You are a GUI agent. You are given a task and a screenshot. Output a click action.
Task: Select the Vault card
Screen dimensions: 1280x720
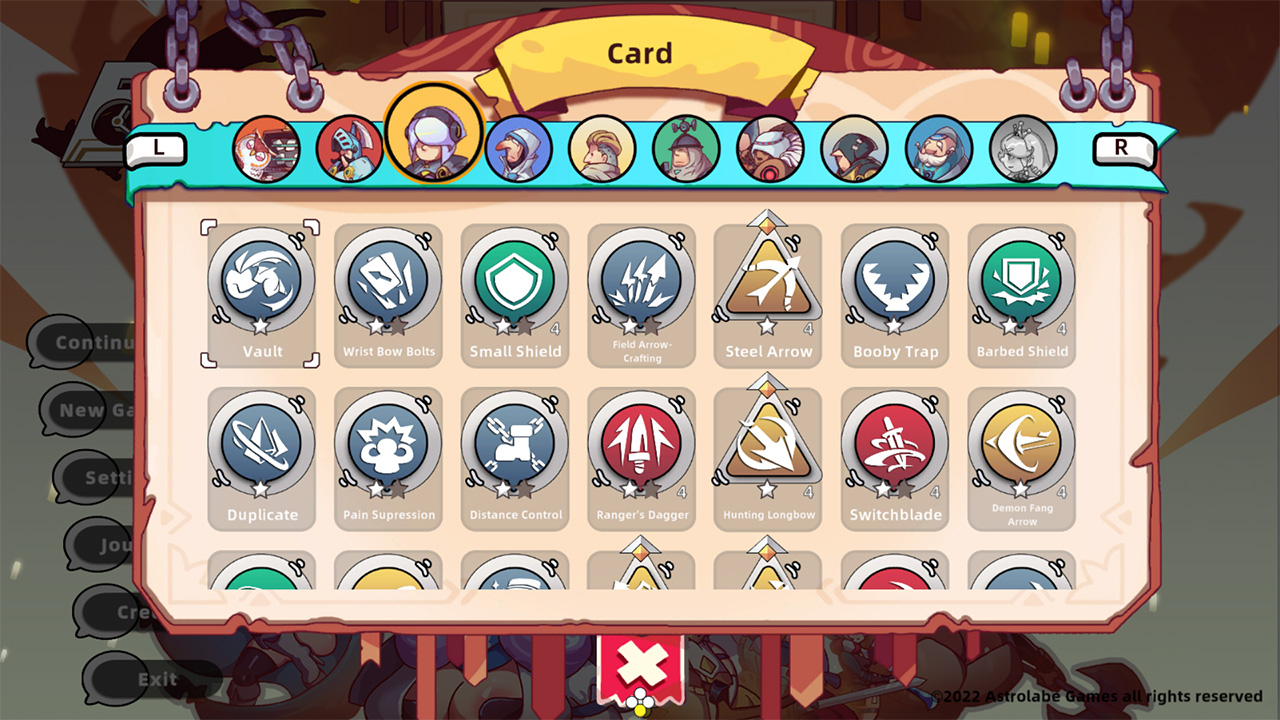260,290
